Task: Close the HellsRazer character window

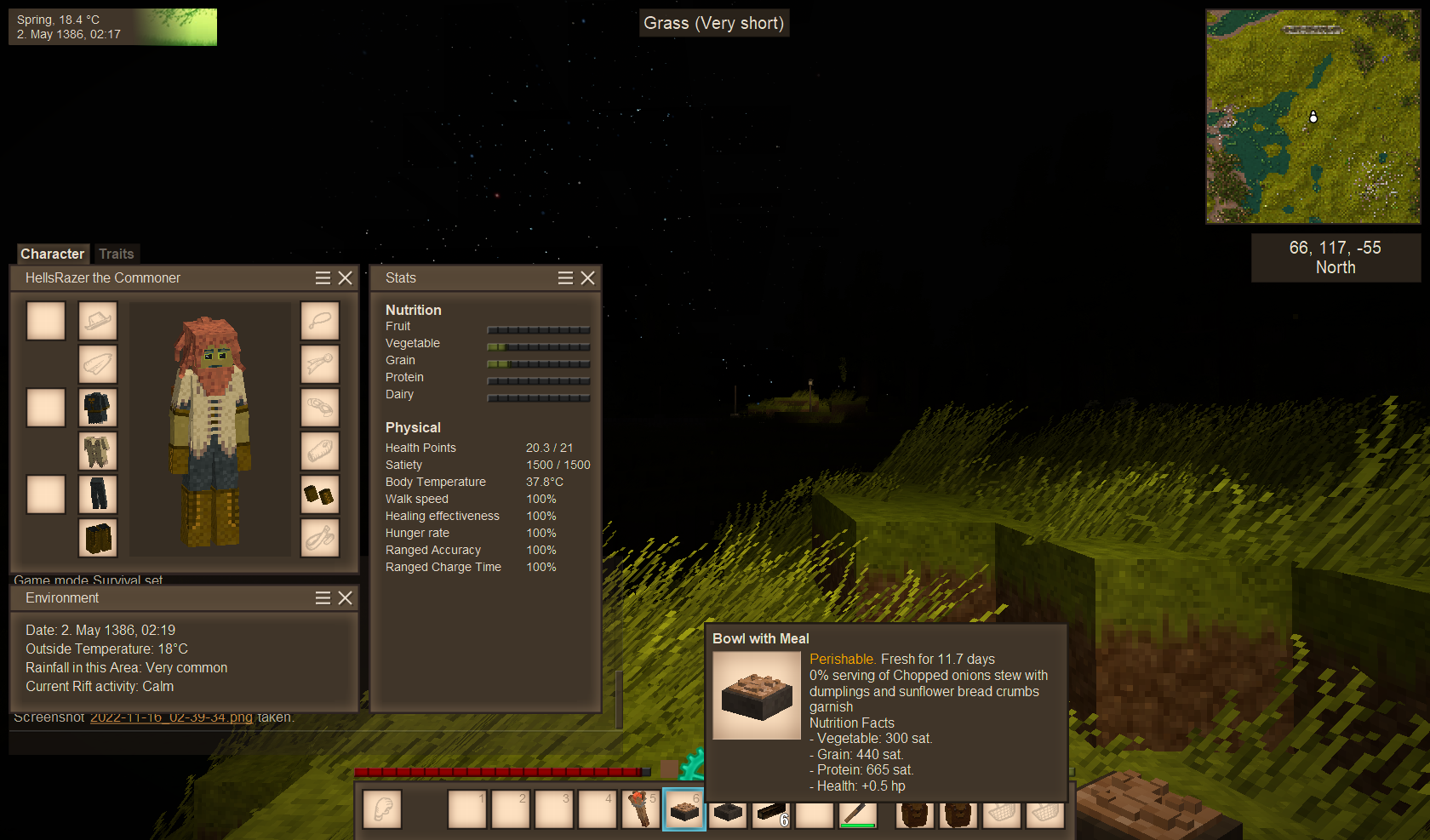Action: [x=345, y=278]
